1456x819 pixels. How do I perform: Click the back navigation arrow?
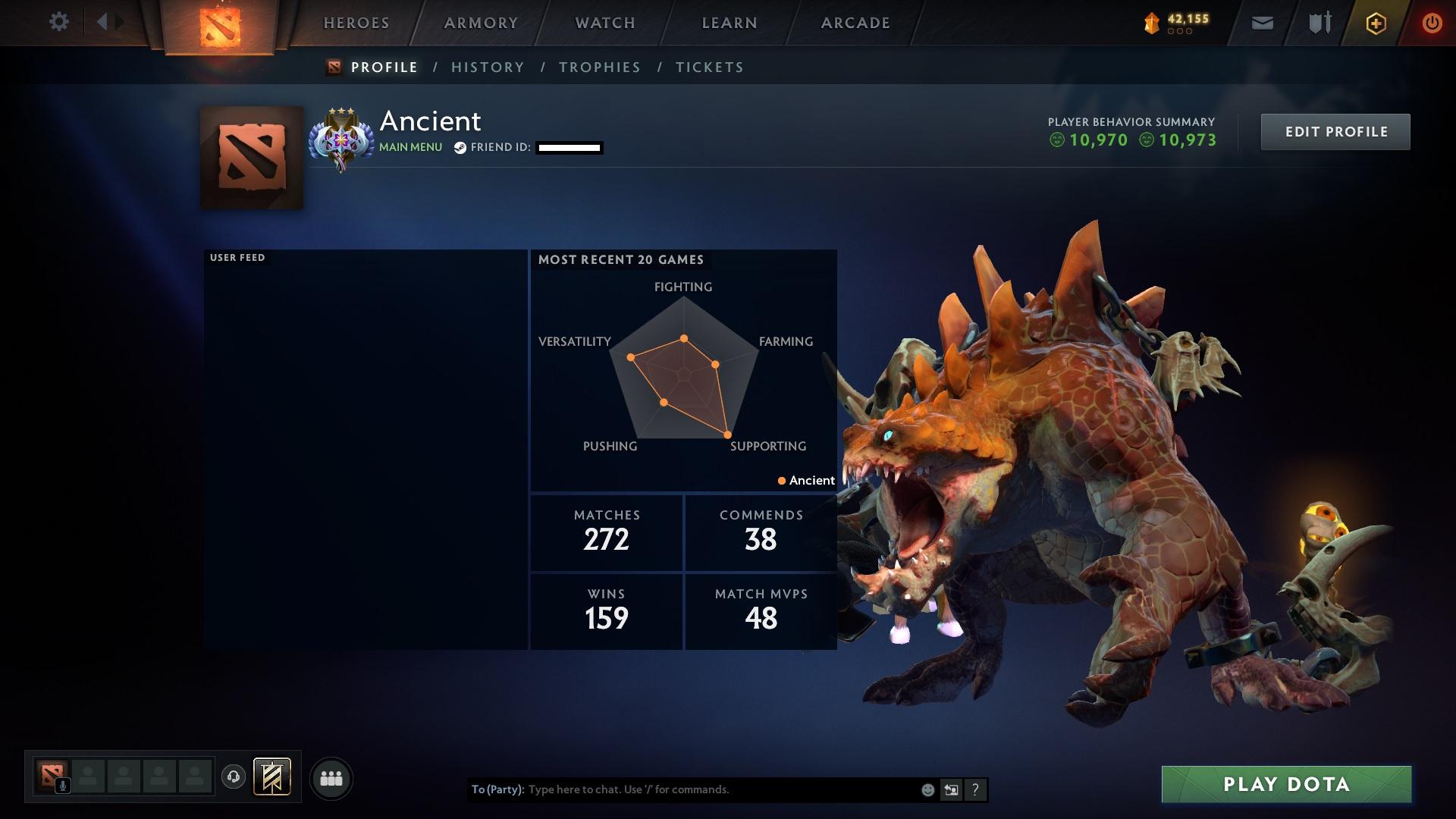pos(102,22)
